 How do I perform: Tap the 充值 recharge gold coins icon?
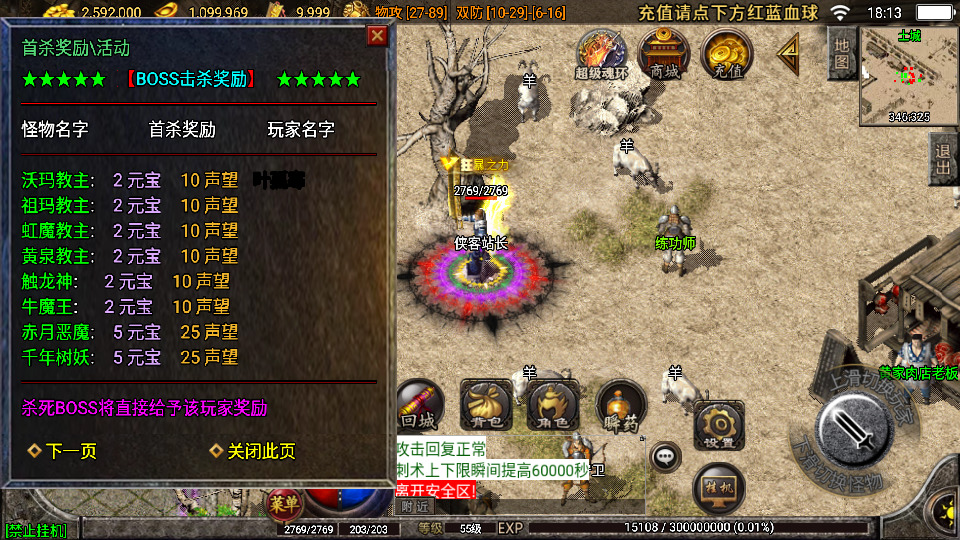[726, 54]
